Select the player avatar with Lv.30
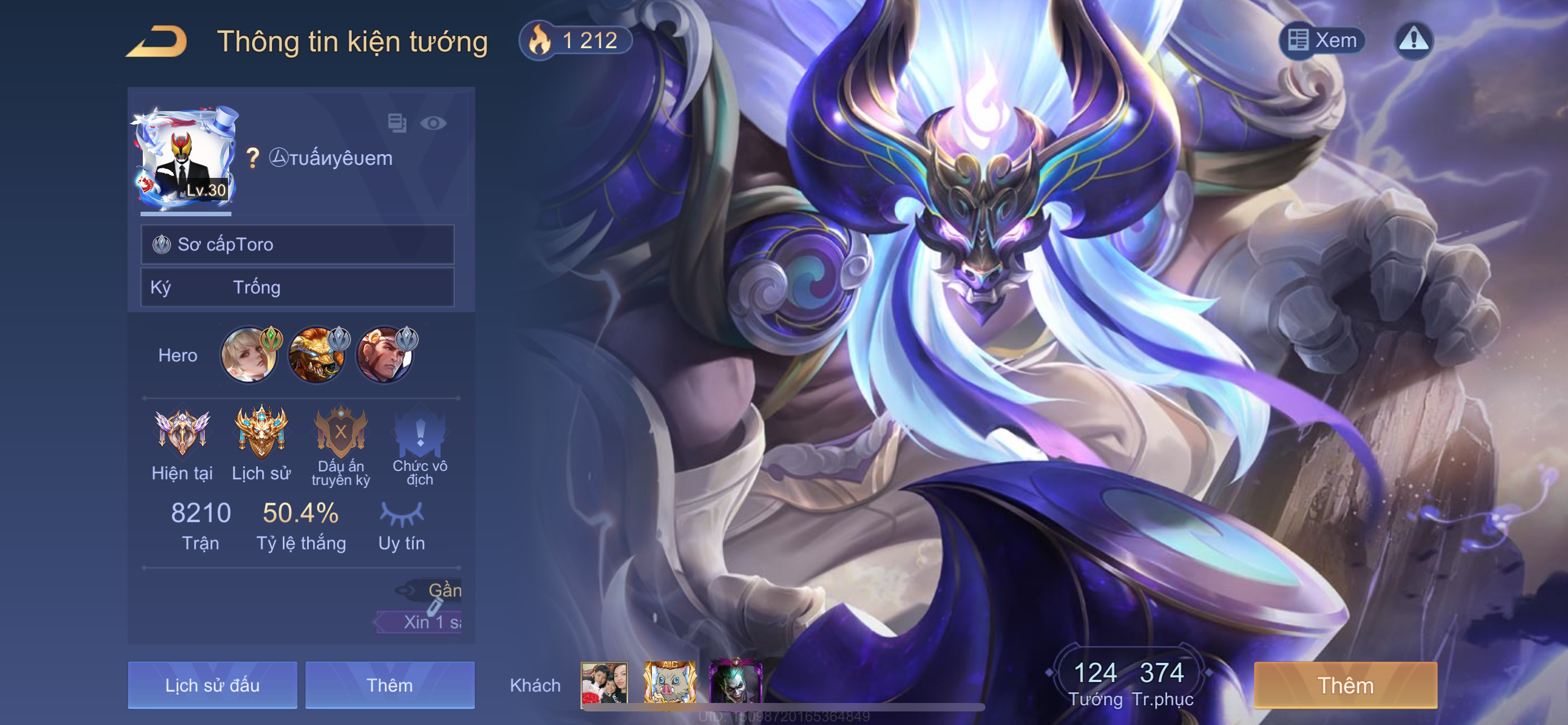1568x725 pixels. (185, 160)
